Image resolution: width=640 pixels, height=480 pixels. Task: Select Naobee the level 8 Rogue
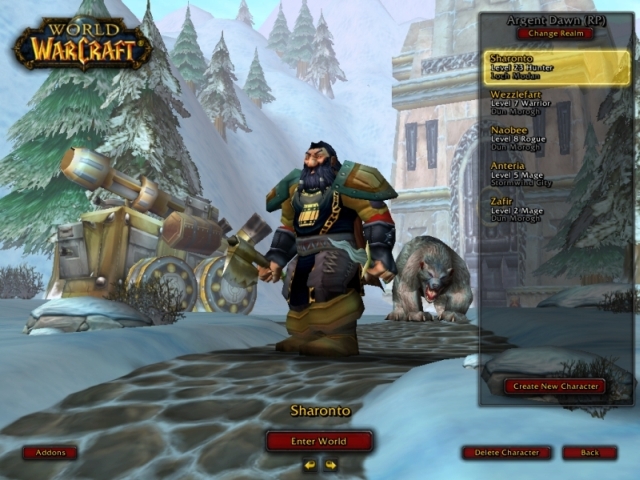pyautogui.click(x=557, y=138)
